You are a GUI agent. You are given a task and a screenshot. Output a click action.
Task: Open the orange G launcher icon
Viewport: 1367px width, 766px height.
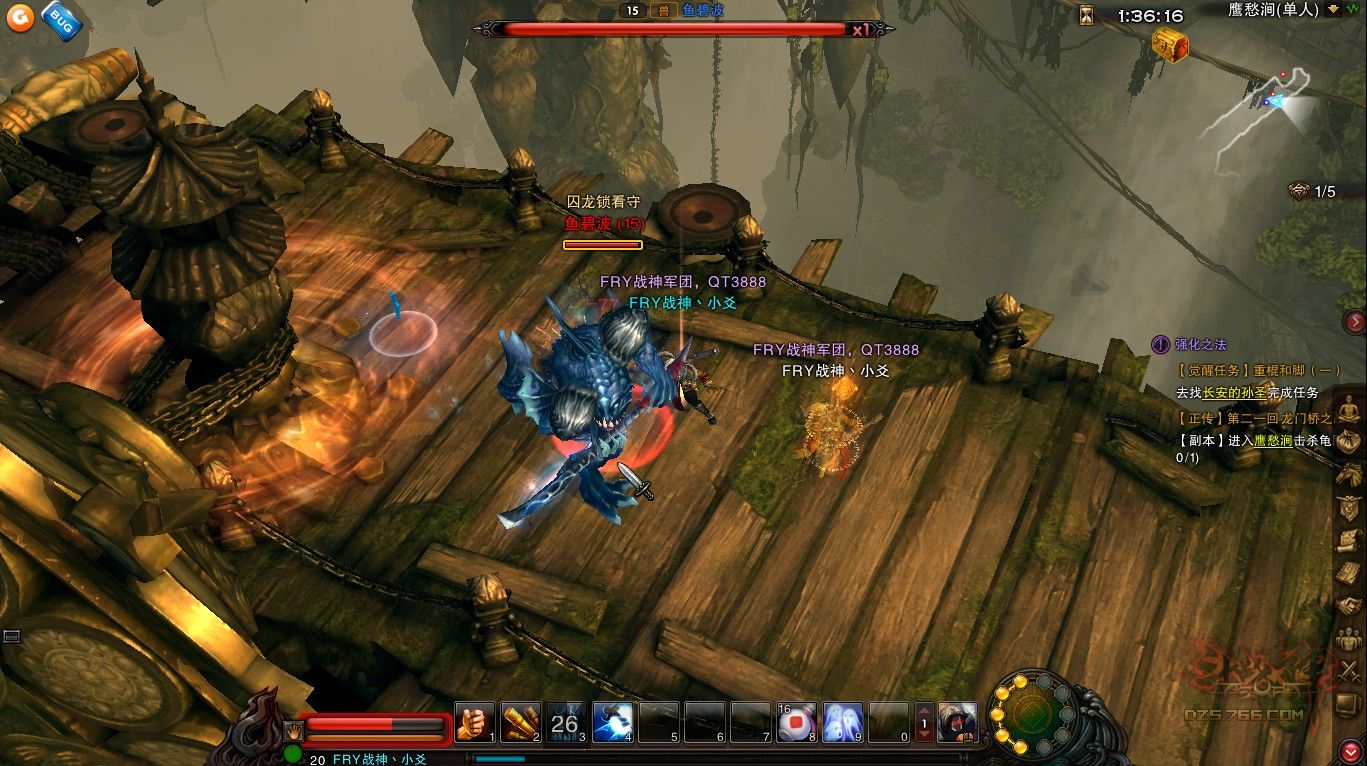tap(19, 19)
